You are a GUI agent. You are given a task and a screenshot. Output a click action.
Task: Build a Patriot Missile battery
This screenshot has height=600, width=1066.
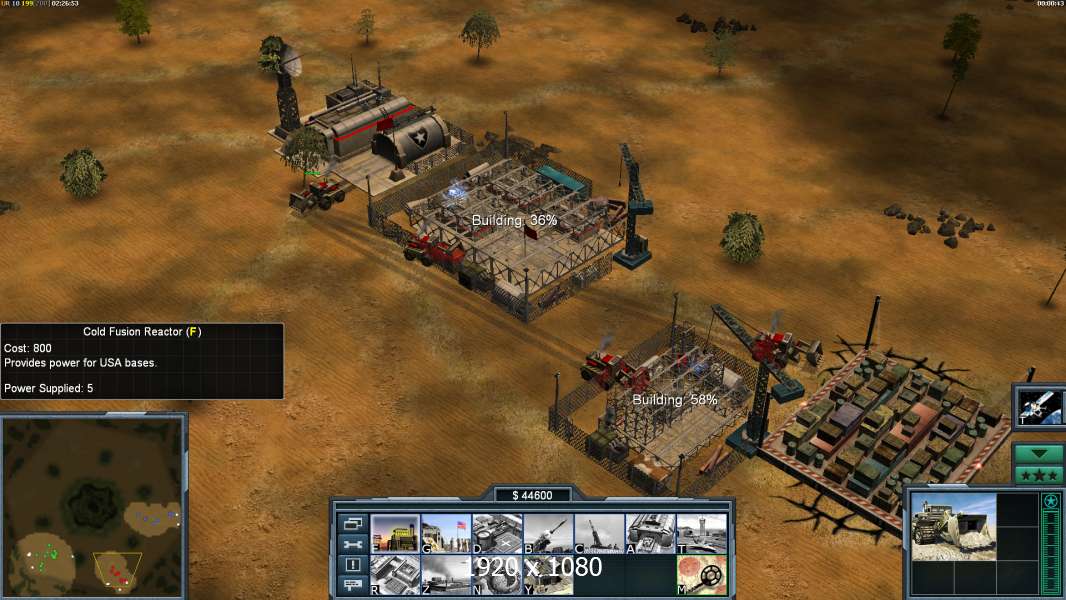[x=548, y=534]
